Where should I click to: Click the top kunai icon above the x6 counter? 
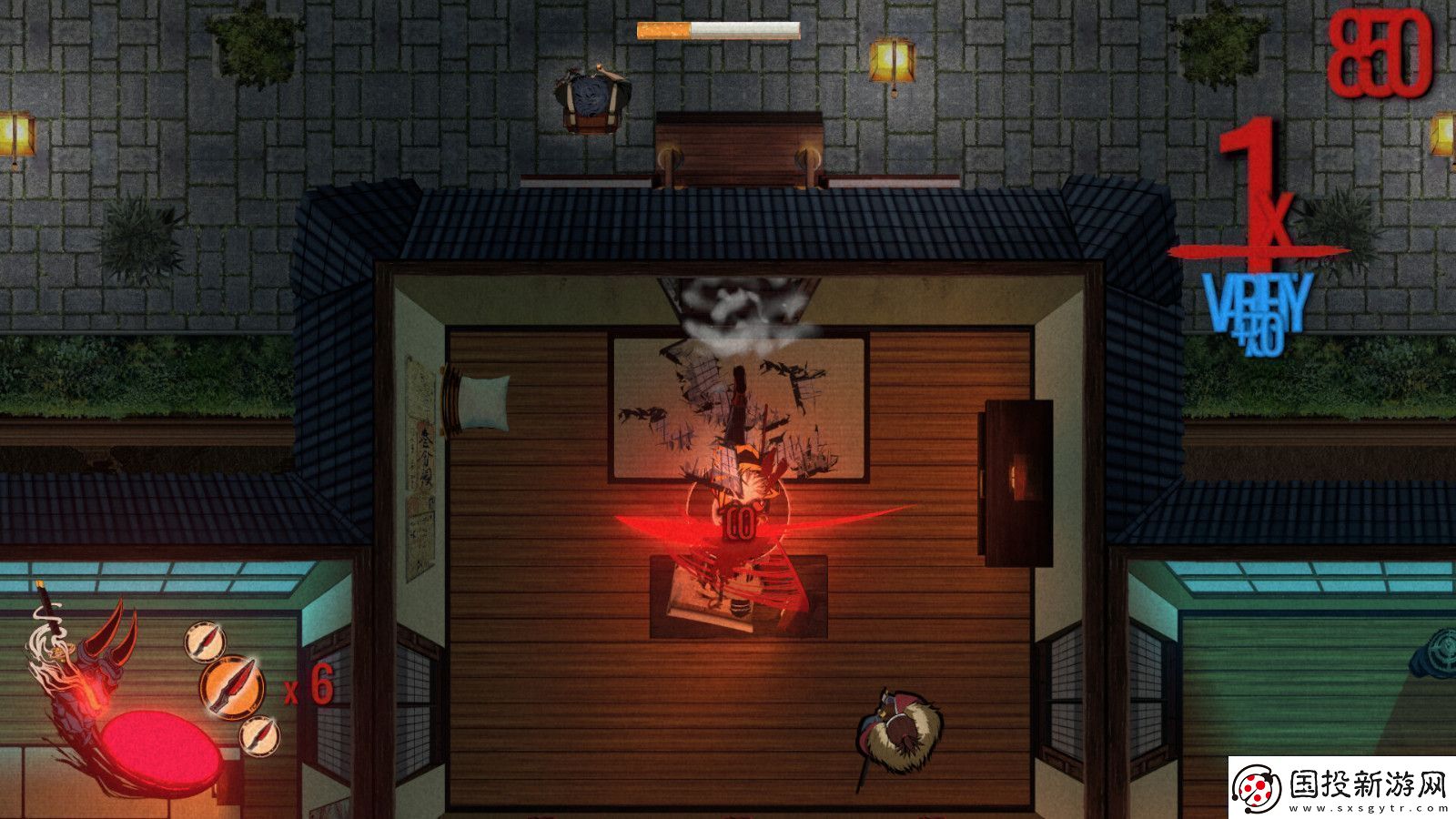pos(204,641)
